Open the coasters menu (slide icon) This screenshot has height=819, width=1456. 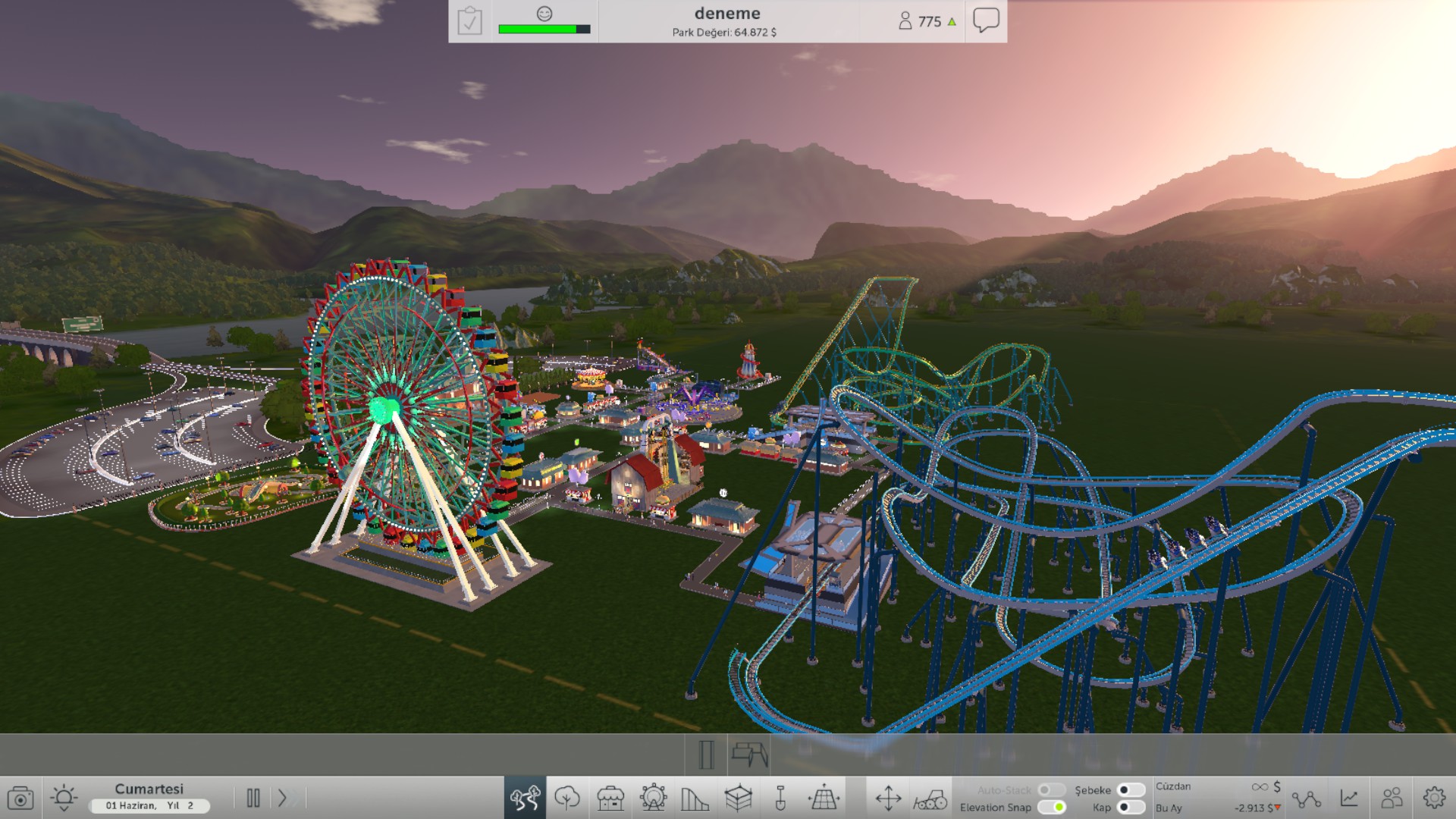(x=695, y=797)
